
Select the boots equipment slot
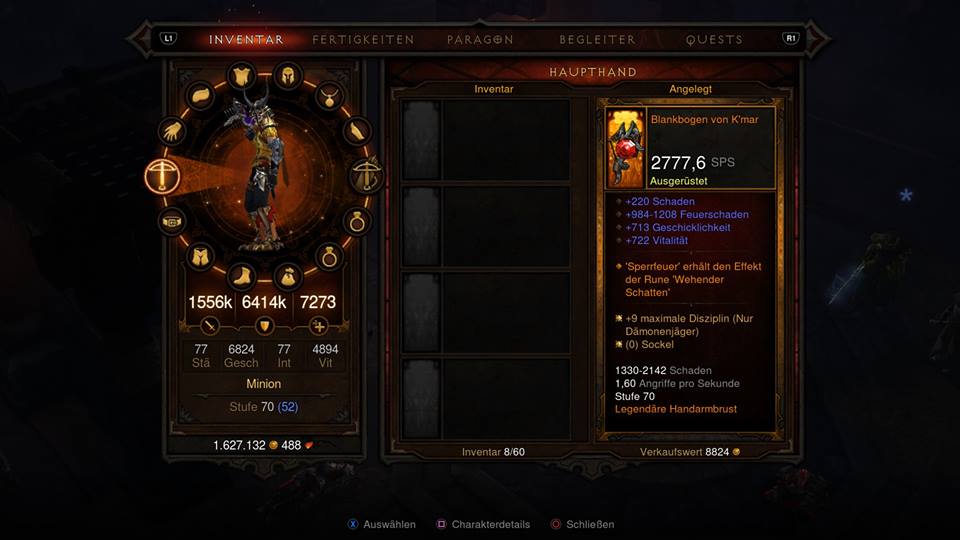(241, 276)
